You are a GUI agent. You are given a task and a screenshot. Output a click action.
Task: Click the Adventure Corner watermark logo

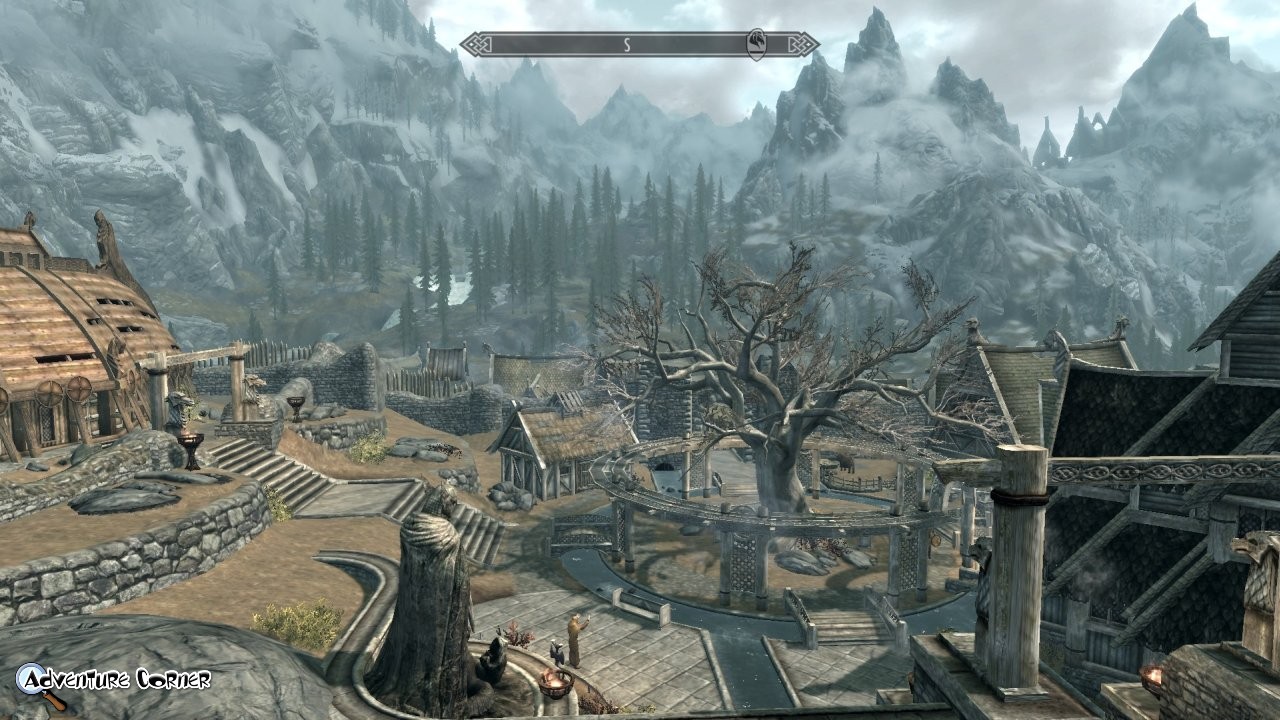pyautogui.click(x=113, y=681)
